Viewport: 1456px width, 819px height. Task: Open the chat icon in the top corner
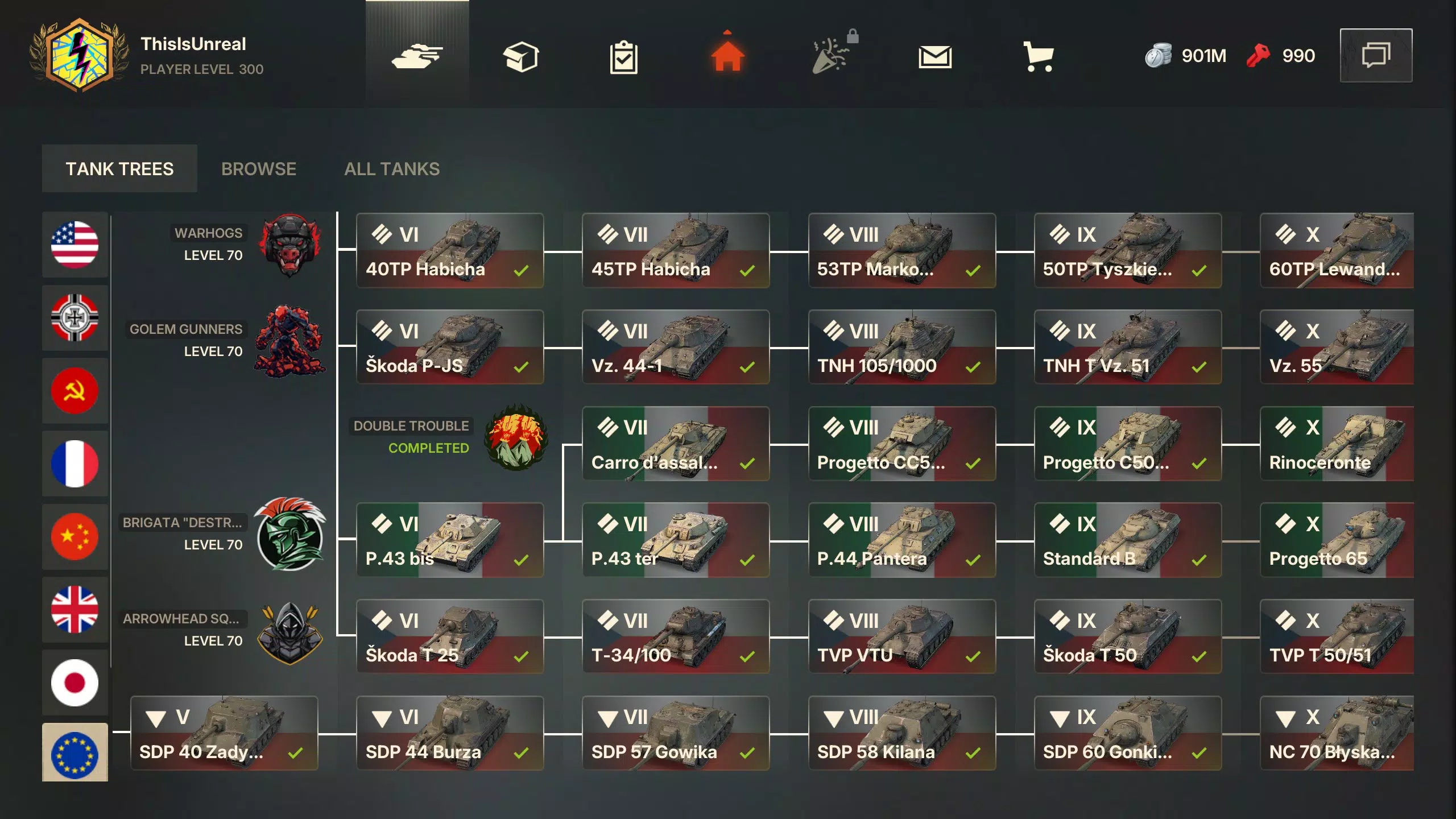click(x=1376, y=55)
